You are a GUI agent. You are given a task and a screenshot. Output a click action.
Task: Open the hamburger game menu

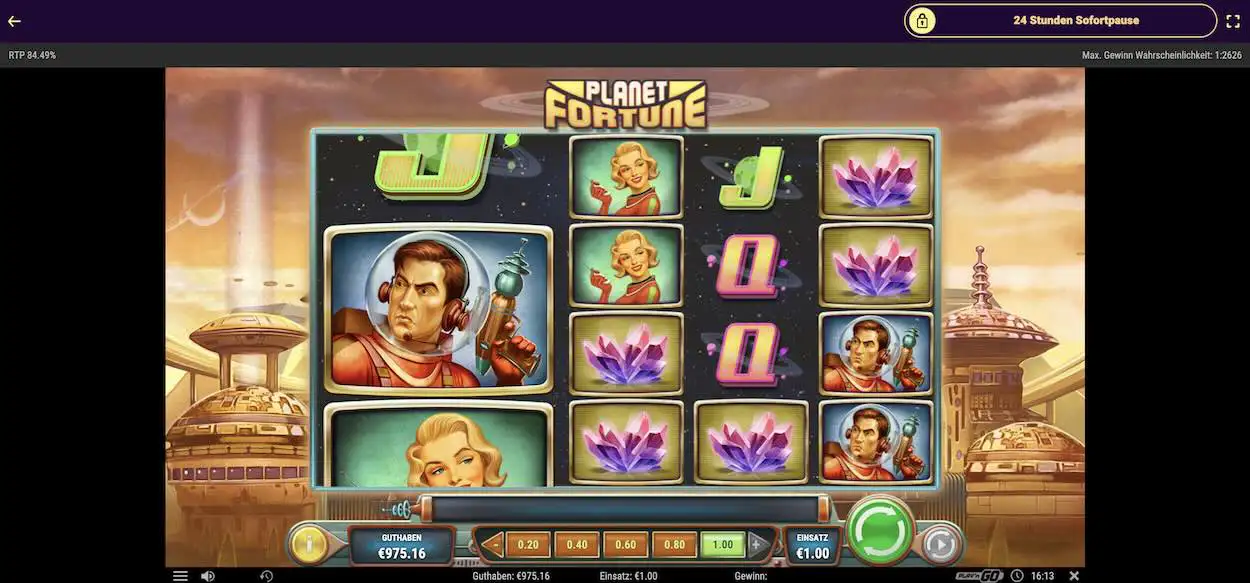(180, 576)
